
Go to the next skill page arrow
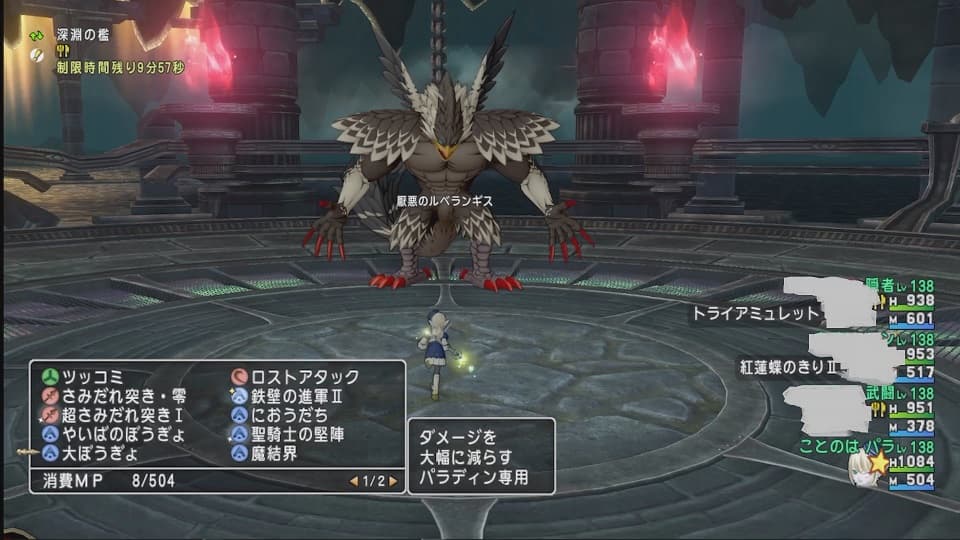point(393,481)
